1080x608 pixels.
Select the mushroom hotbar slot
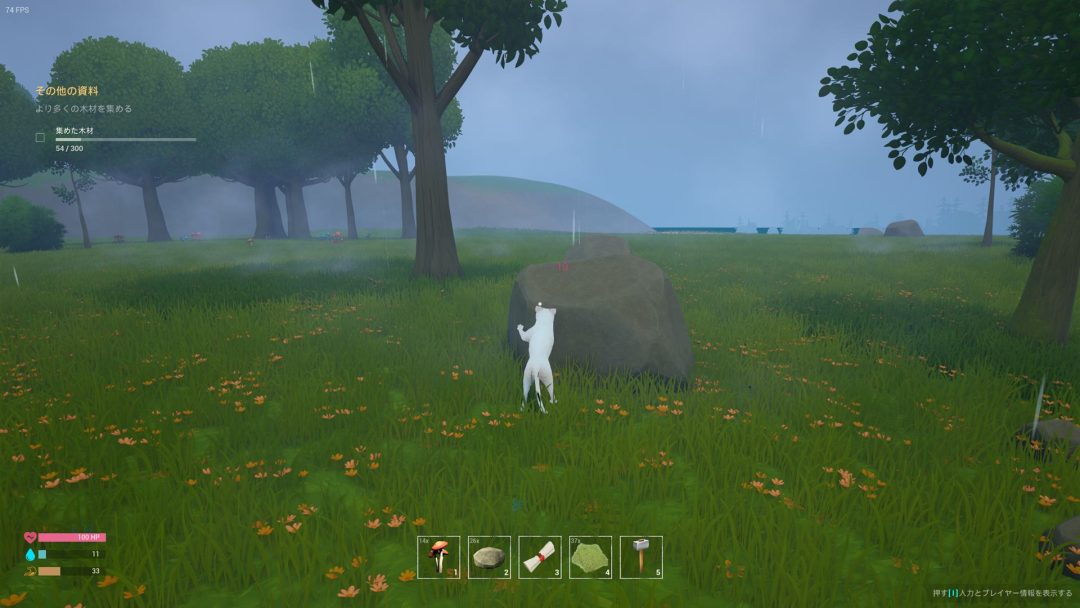click(x=438, y=557)
